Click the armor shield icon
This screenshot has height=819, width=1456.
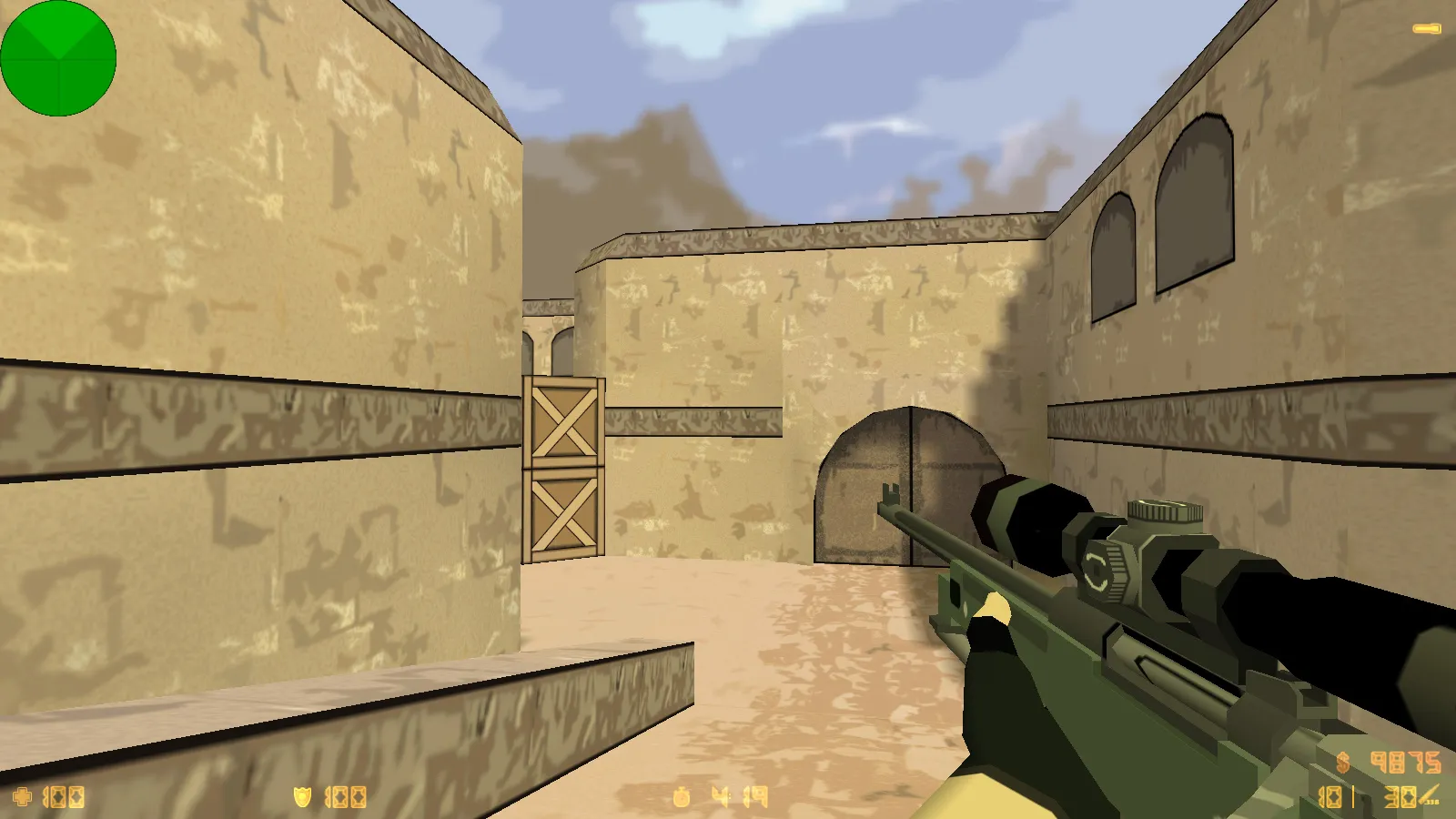(x=302, y=795)
